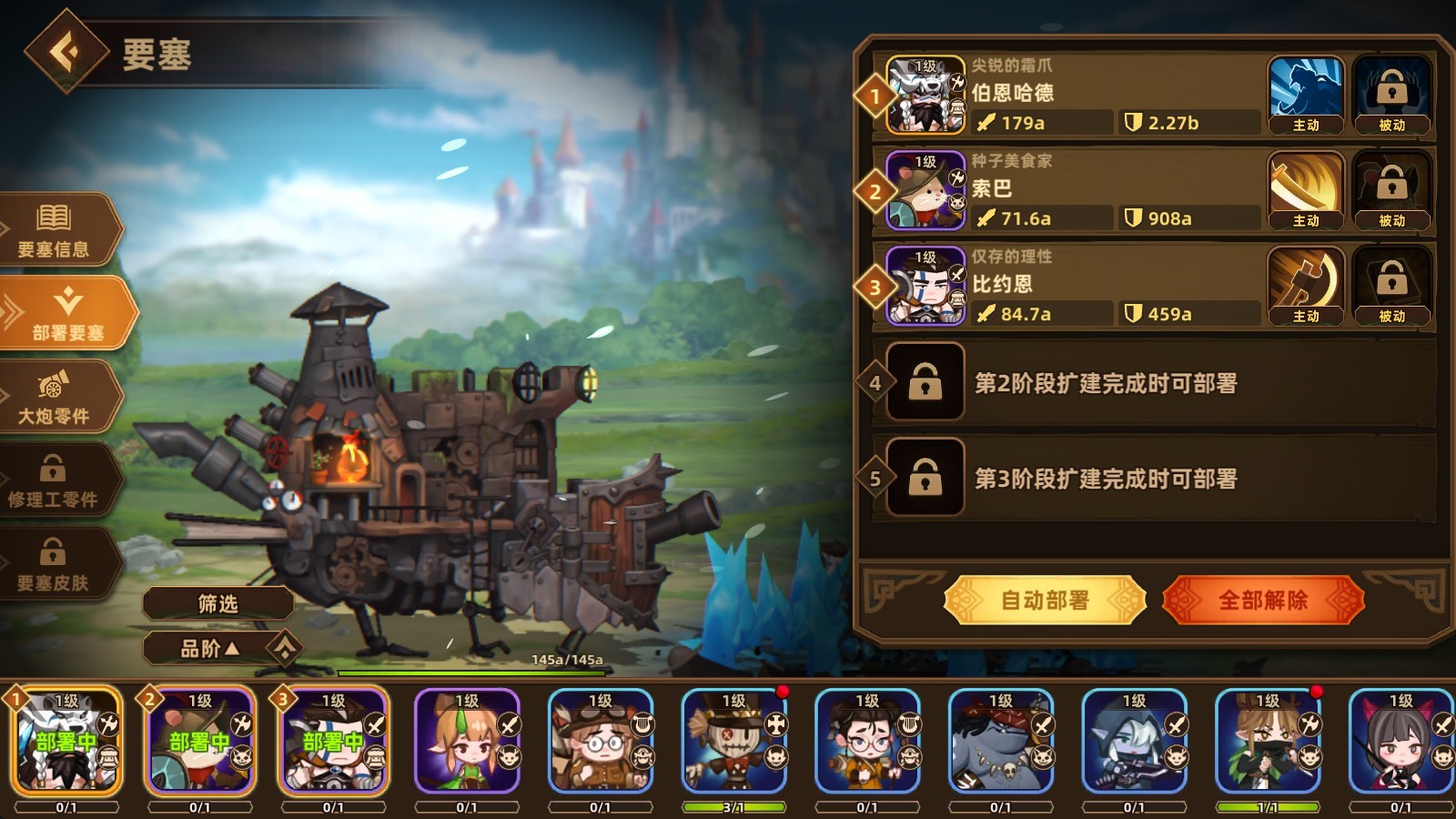Switch to the 要塞皮肤 tab
The height and width of the screenshot is (819, 1456).
55,561
